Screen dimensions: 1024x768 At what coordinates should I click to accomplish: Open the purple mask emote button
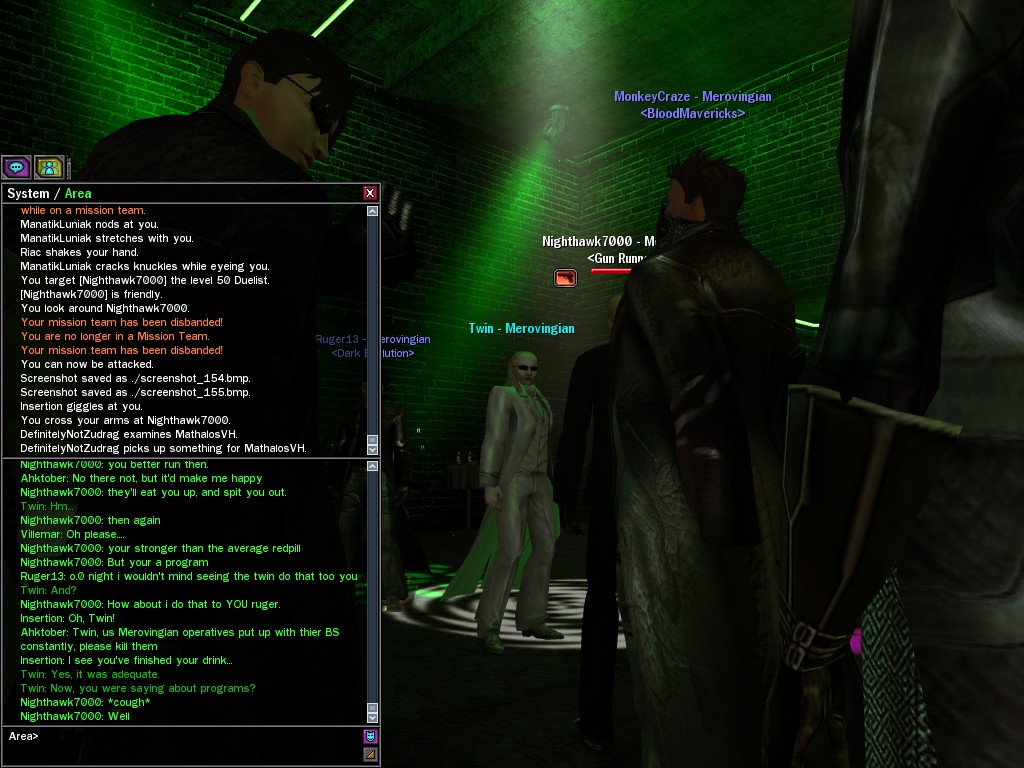coord(370,737)
